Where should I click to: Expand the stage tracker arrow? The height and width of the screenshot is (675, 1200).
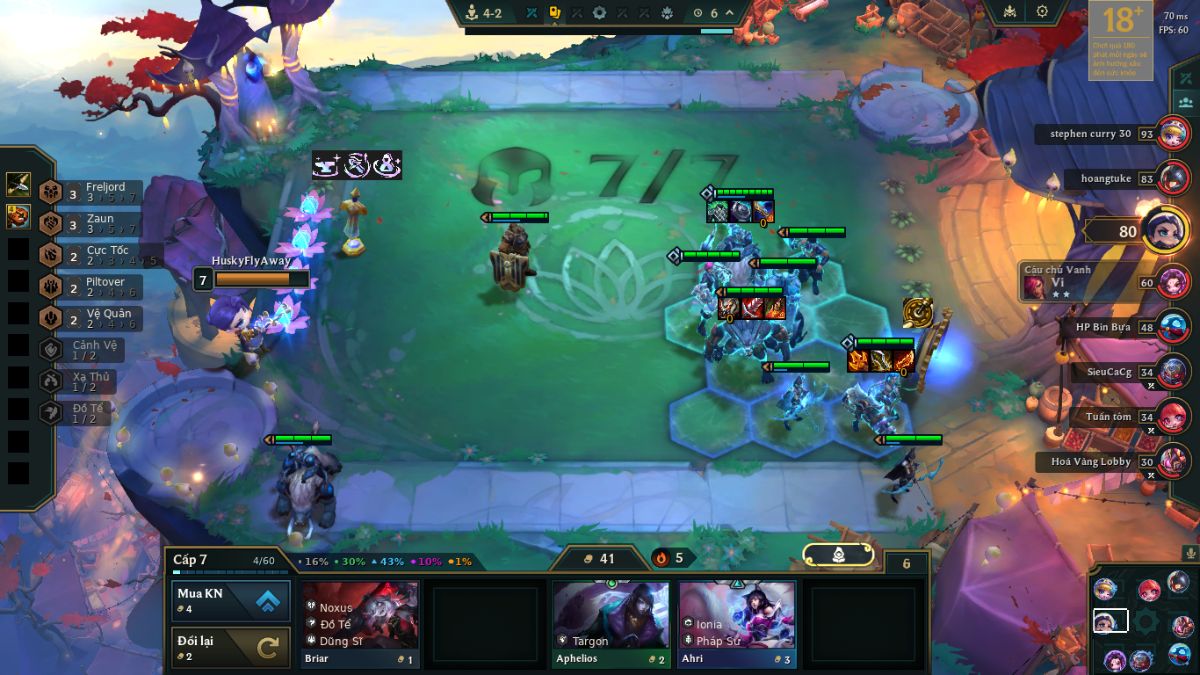(x=730, y=13)
